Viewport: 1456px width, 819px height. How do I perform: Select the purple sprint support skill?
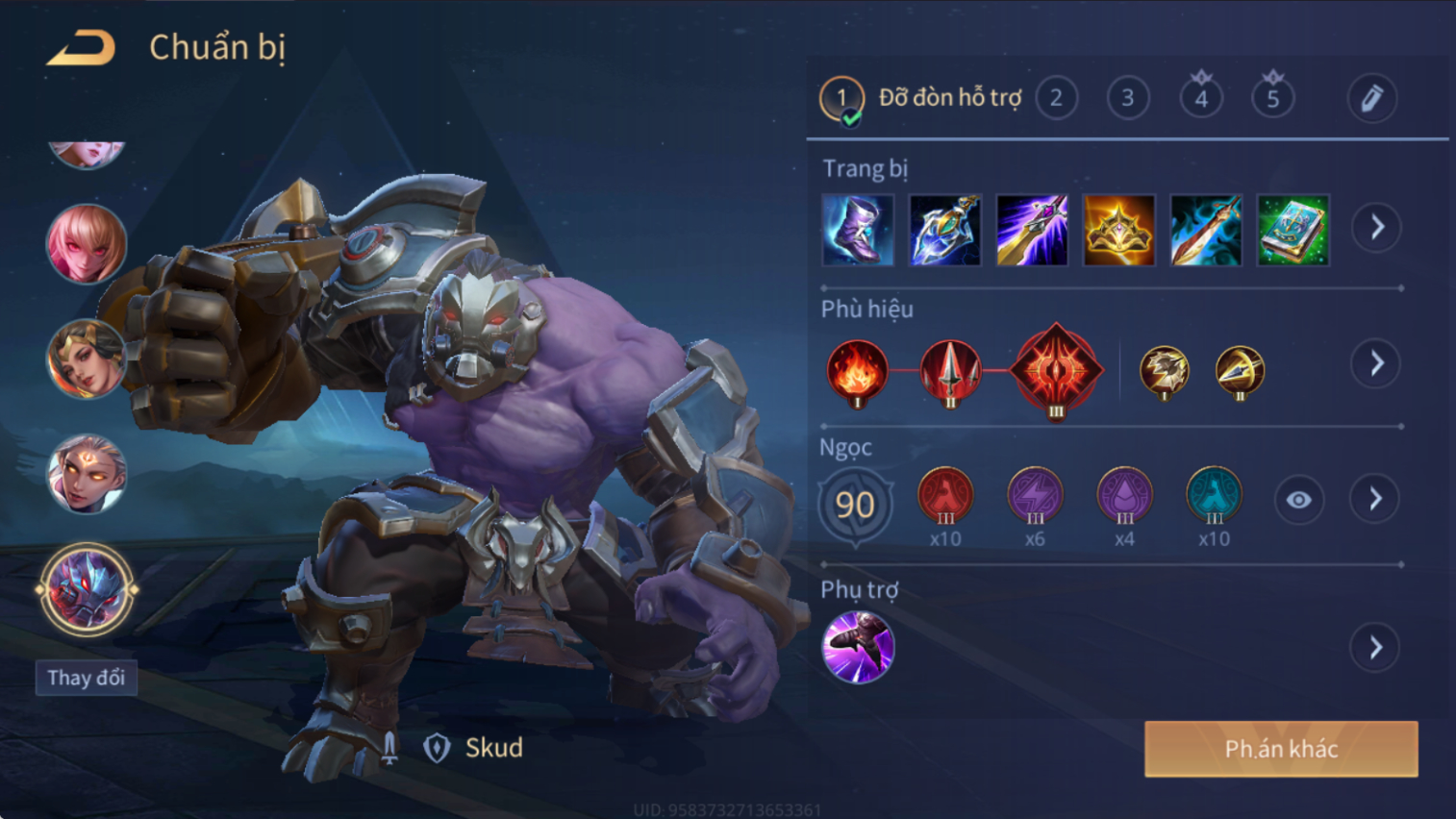(858, 647)
